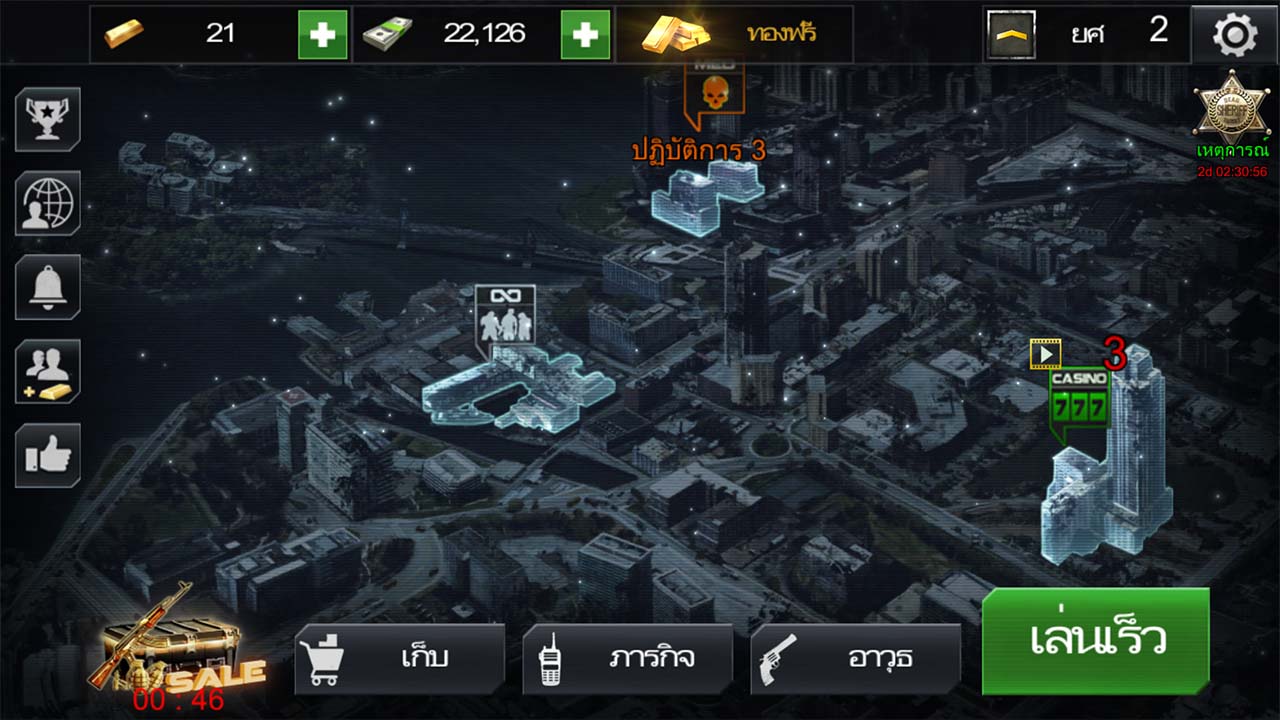Claim the free gold offer
Image resolution: width=1280 pixels, height=720 pixels.
pyautogui.click(x=734, y=34)
